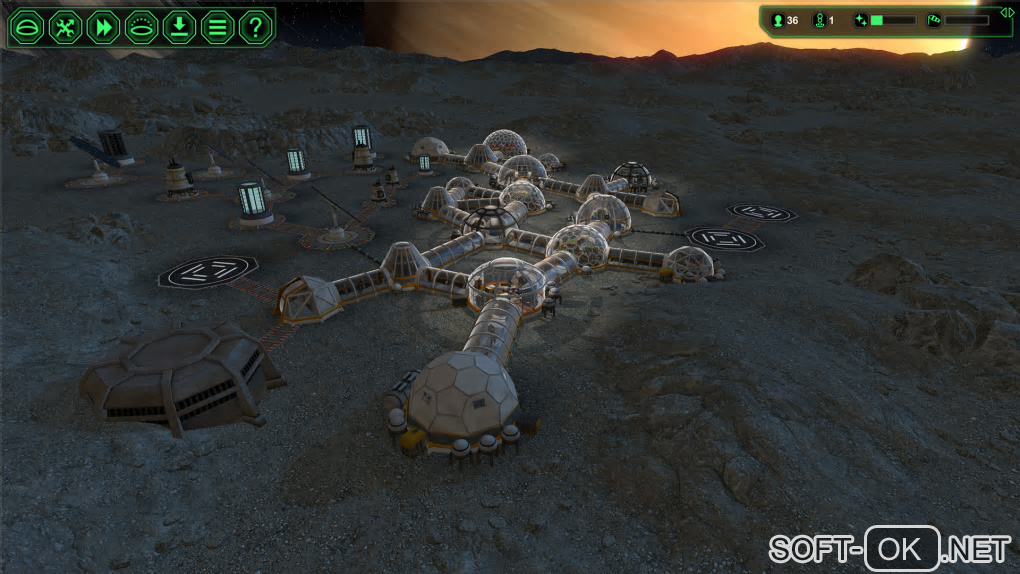Screen dimensions: 1020x574
Task: Open the question mark help button
Action: coord(255,26)
